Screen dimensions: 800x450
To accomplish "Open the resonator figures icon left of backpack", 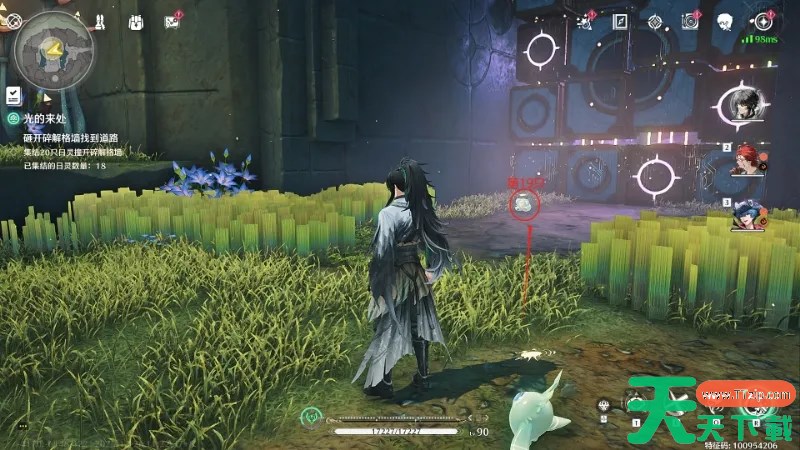I will coord(101,21).
